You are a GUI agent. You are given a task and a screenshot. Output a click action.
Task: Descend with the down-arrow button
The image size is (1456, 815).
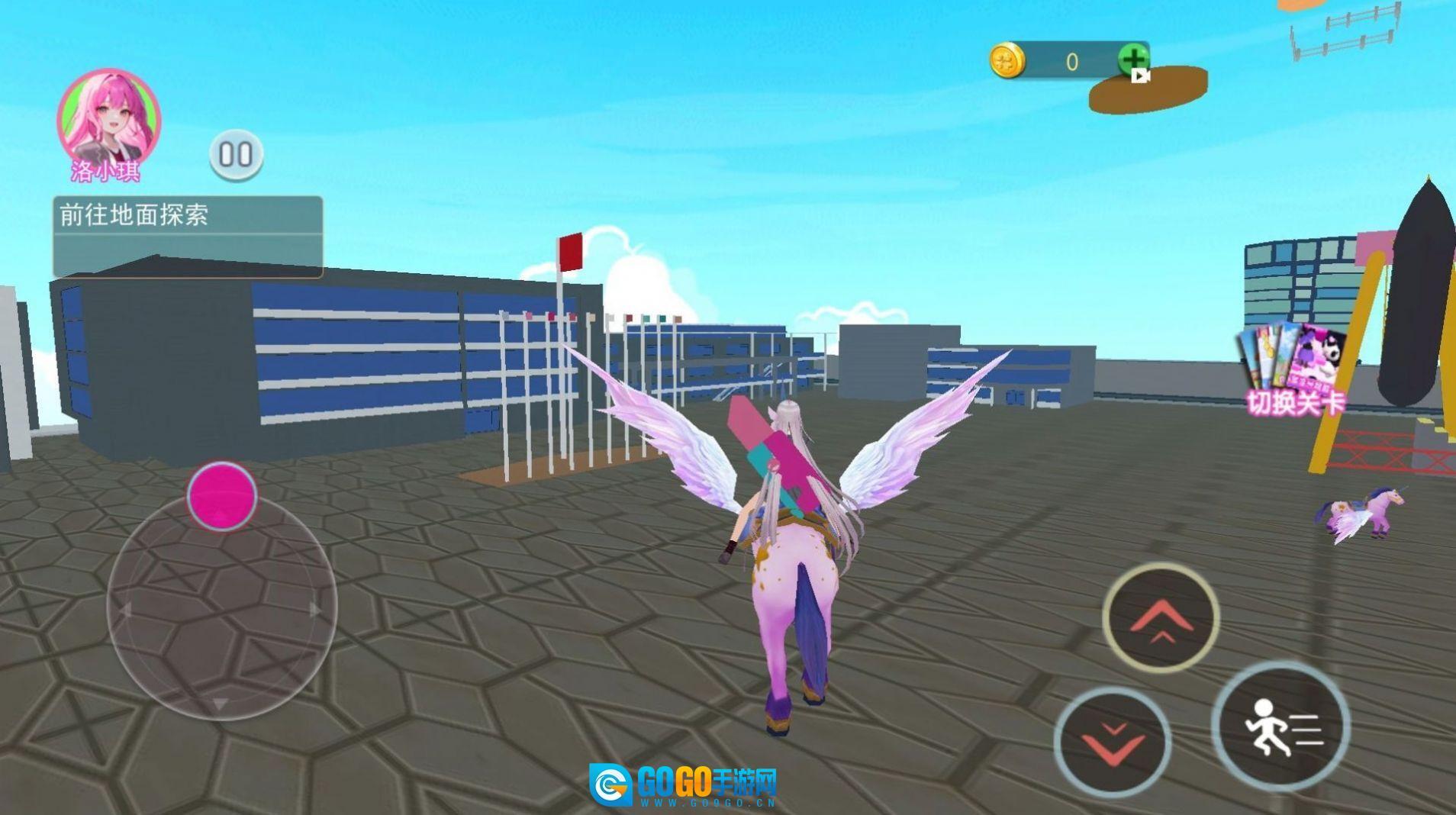tap(1113, 742)
